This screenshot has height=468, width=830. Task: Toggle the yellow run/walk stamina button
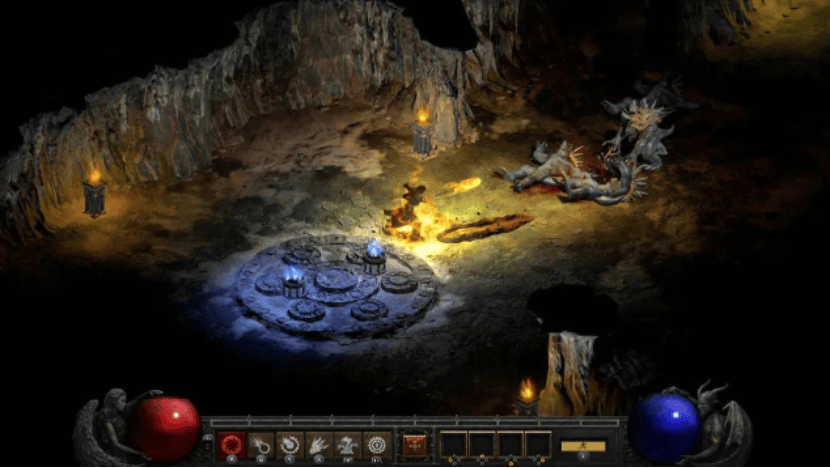coord(583,446)
